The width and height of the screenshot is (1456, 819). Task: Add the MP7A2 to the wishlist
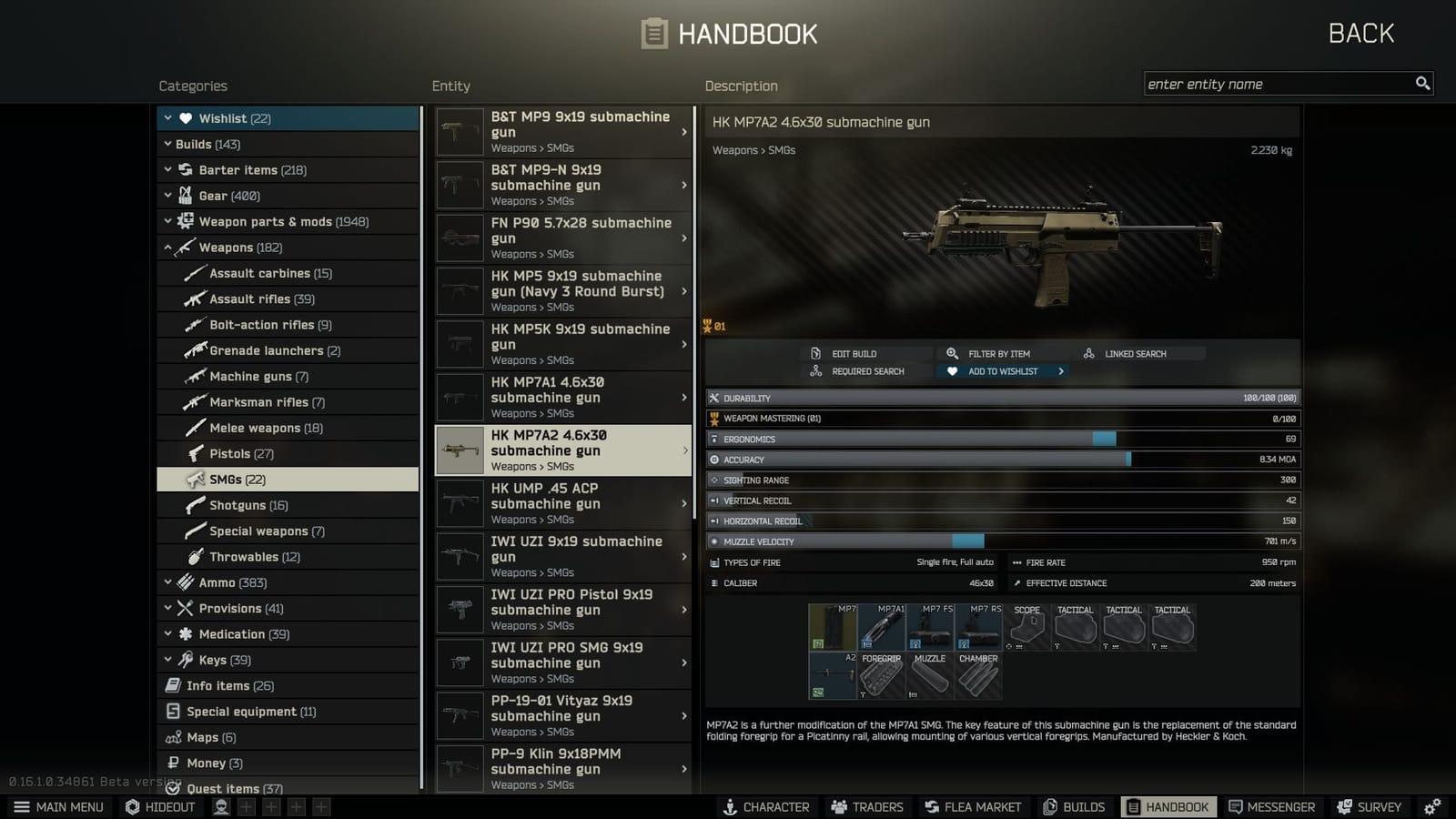point(1001,370)
